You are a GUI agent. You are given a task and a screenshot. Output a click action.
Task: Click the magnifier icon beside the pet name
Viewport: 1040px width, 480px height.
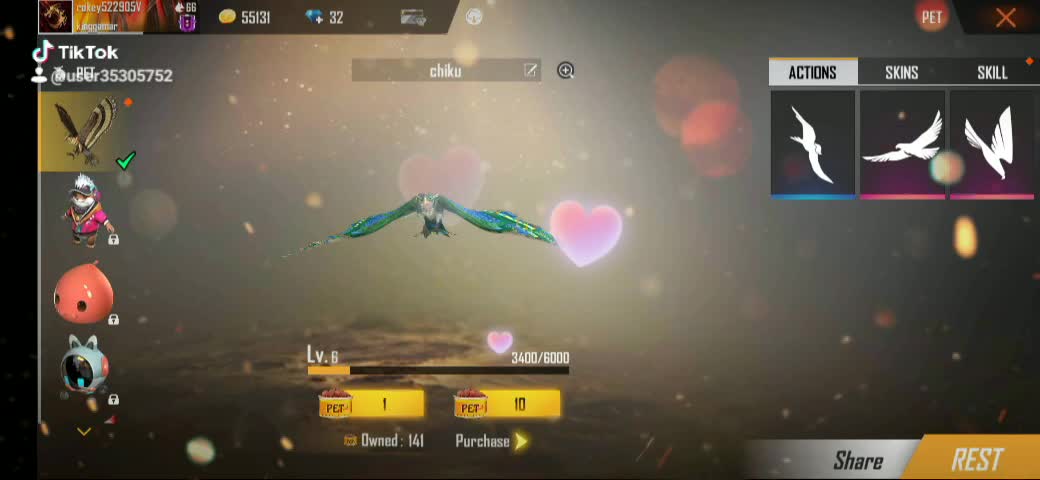(566, 70)
